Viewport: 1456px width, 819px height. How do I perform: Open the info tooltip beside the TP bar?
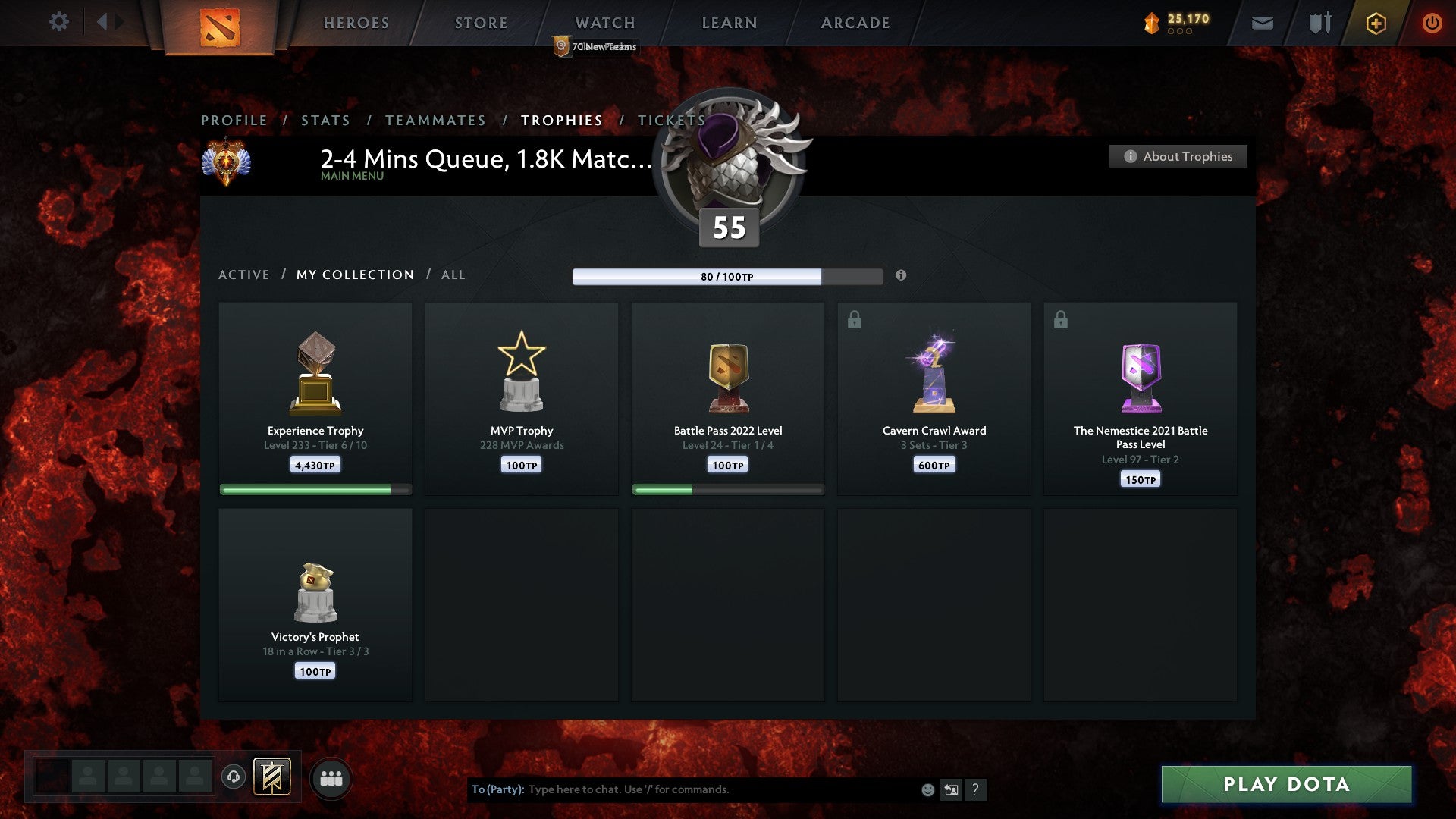point(901,277)
